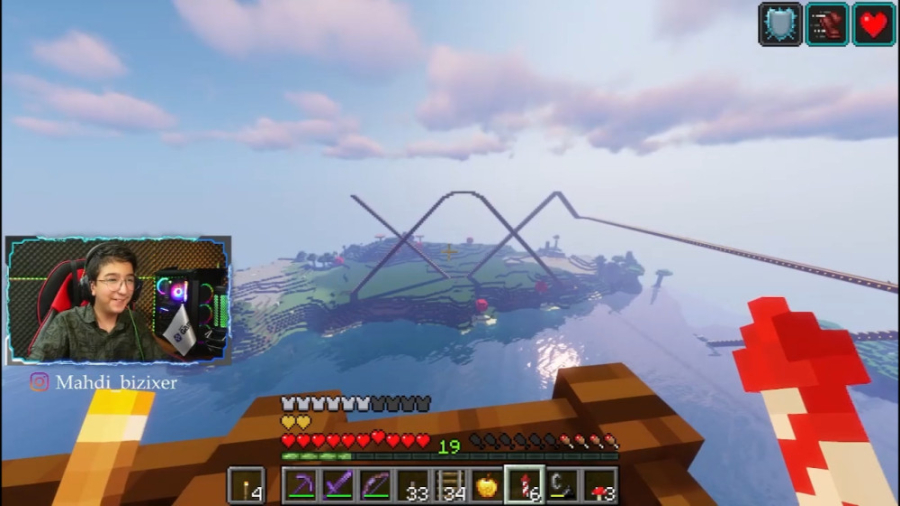Screen dimensions: 900x506
Task: Choose the enchanted bow in the hotbar
Action: pos(374,486)
